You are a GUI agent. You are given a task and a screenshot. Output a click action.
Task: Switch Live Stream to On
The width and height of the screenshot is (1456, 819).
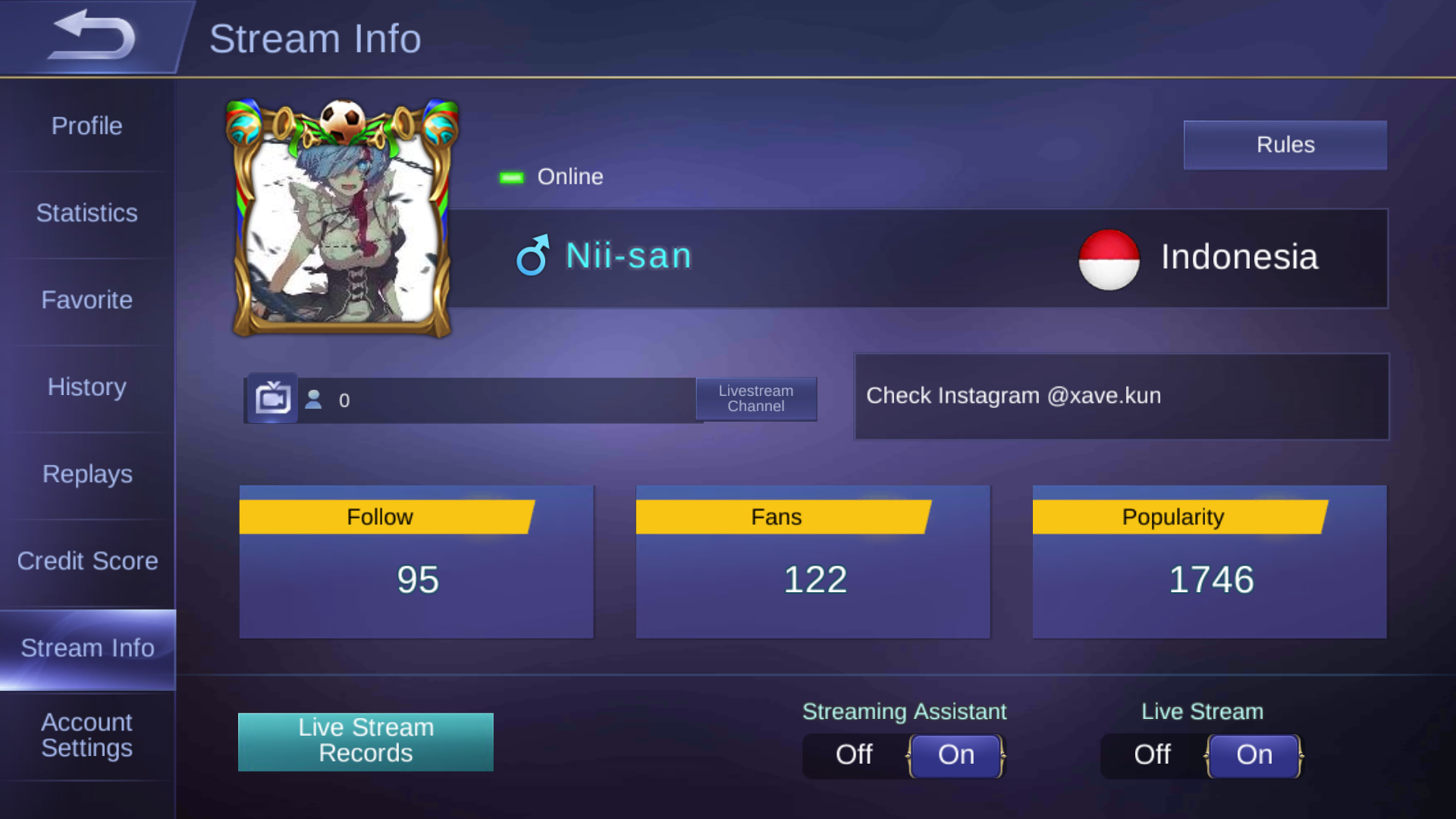click(x=1254, y=755)
